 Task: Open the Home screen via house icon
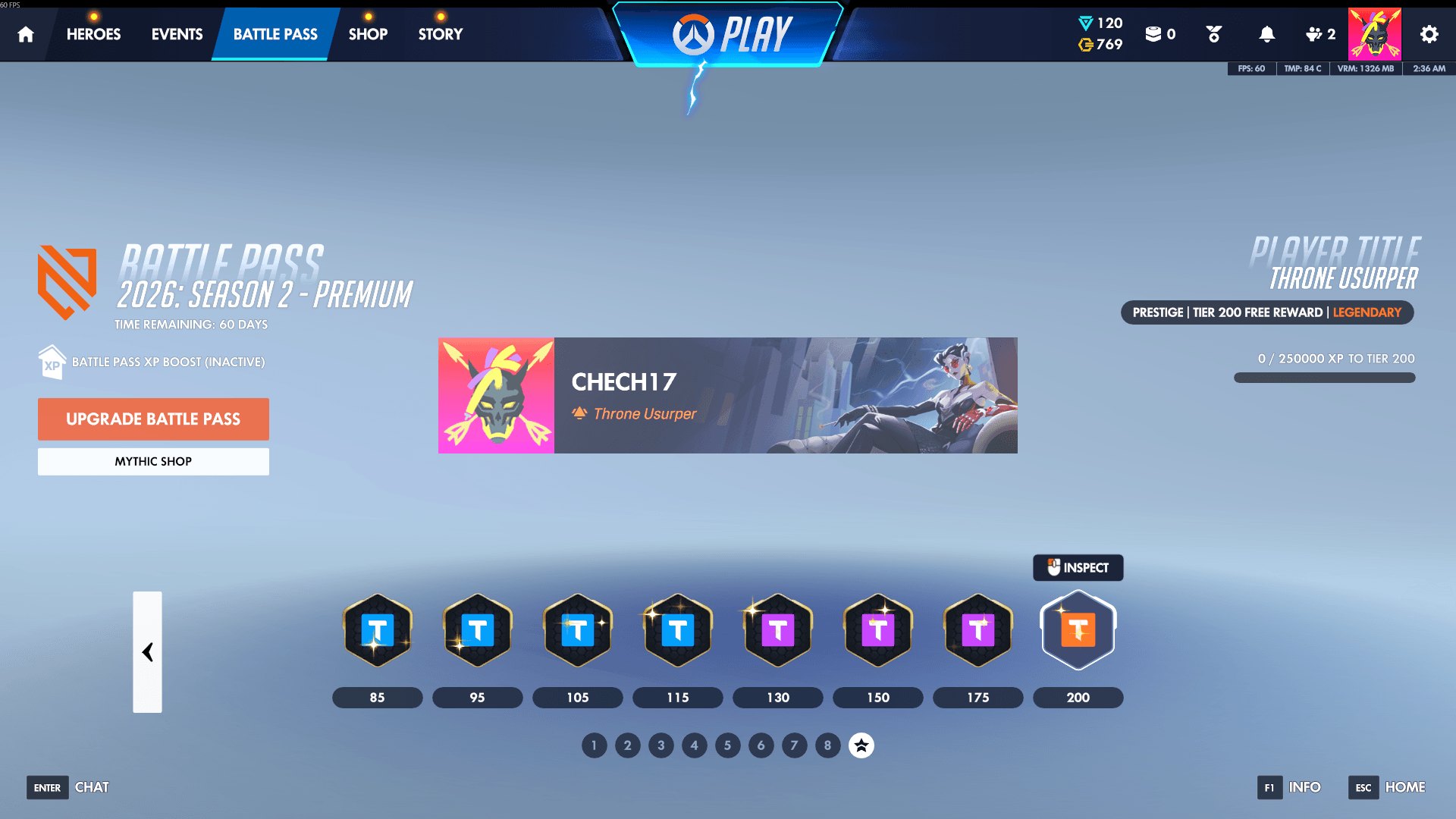(26, 34)
